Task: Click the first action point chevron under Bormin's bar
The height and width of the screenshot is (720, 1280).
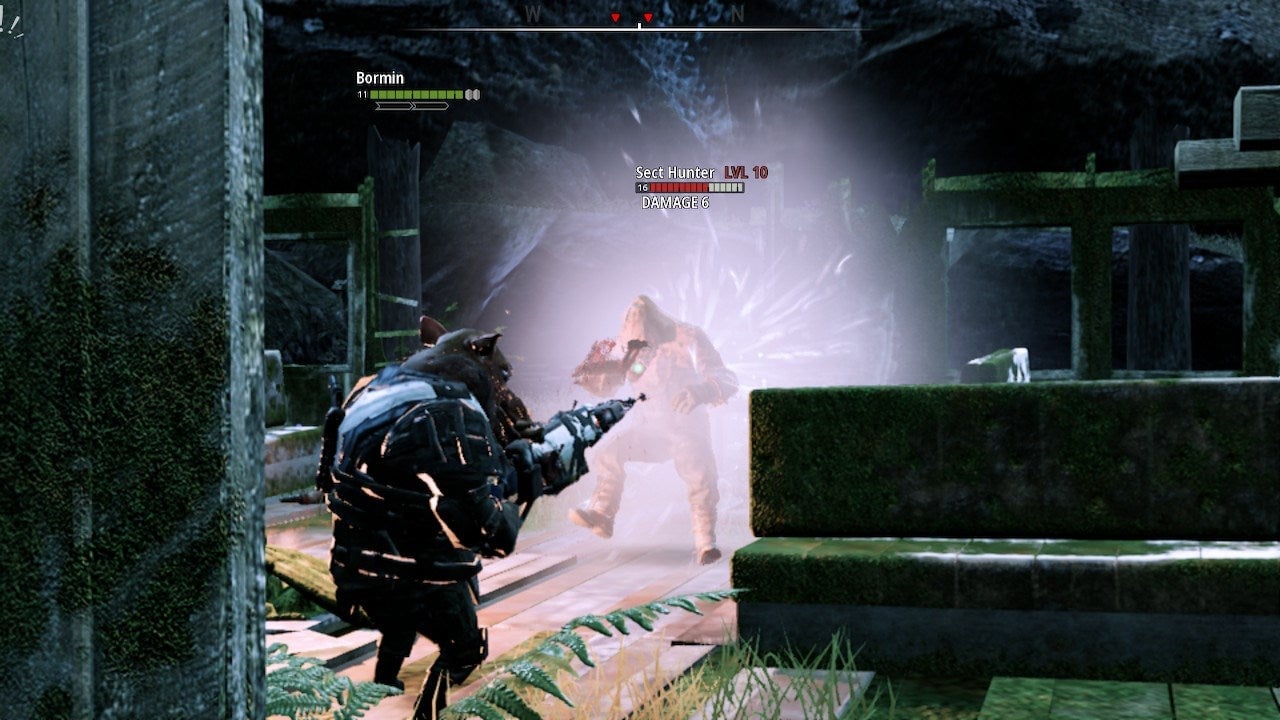Action: (x=394, y=106)
